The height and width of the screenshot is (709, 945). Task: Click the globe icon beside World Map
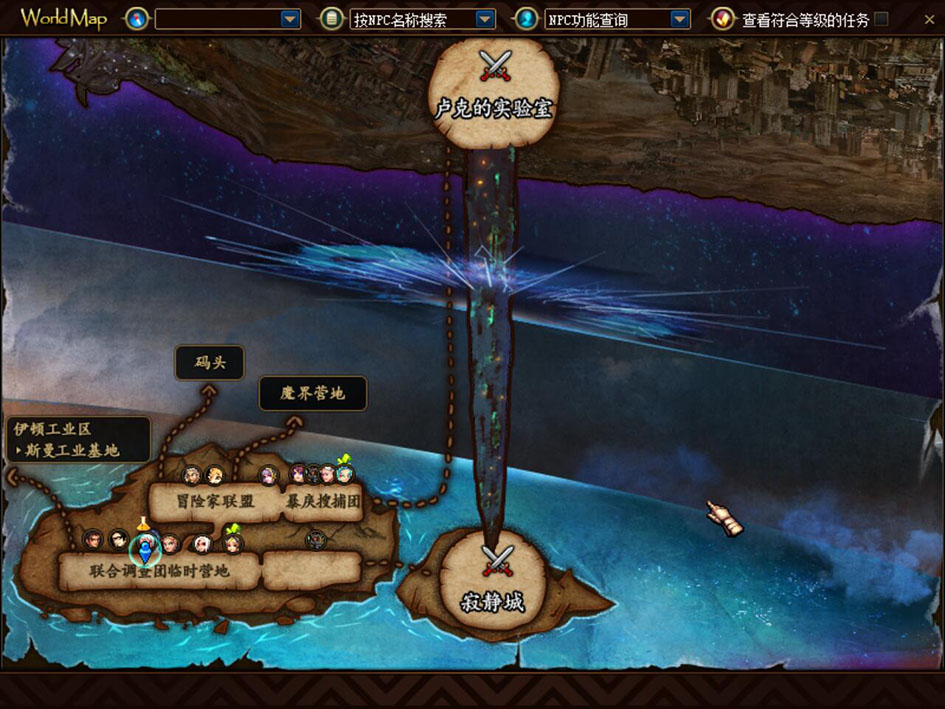(x=136, y=19)
